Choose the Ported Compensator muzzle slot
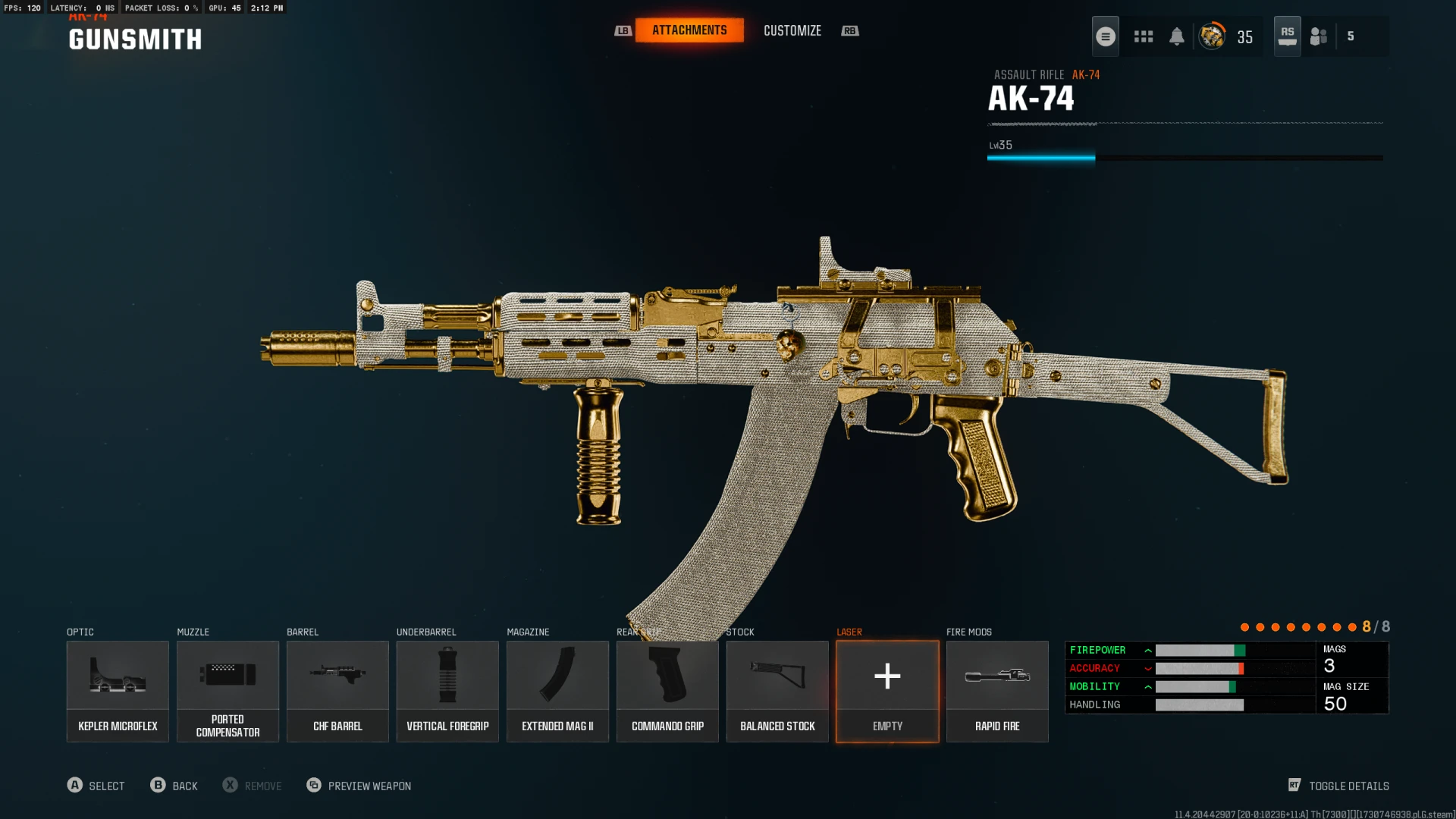The height and width of the screenshot is (819, 1456). click(227, 691)
